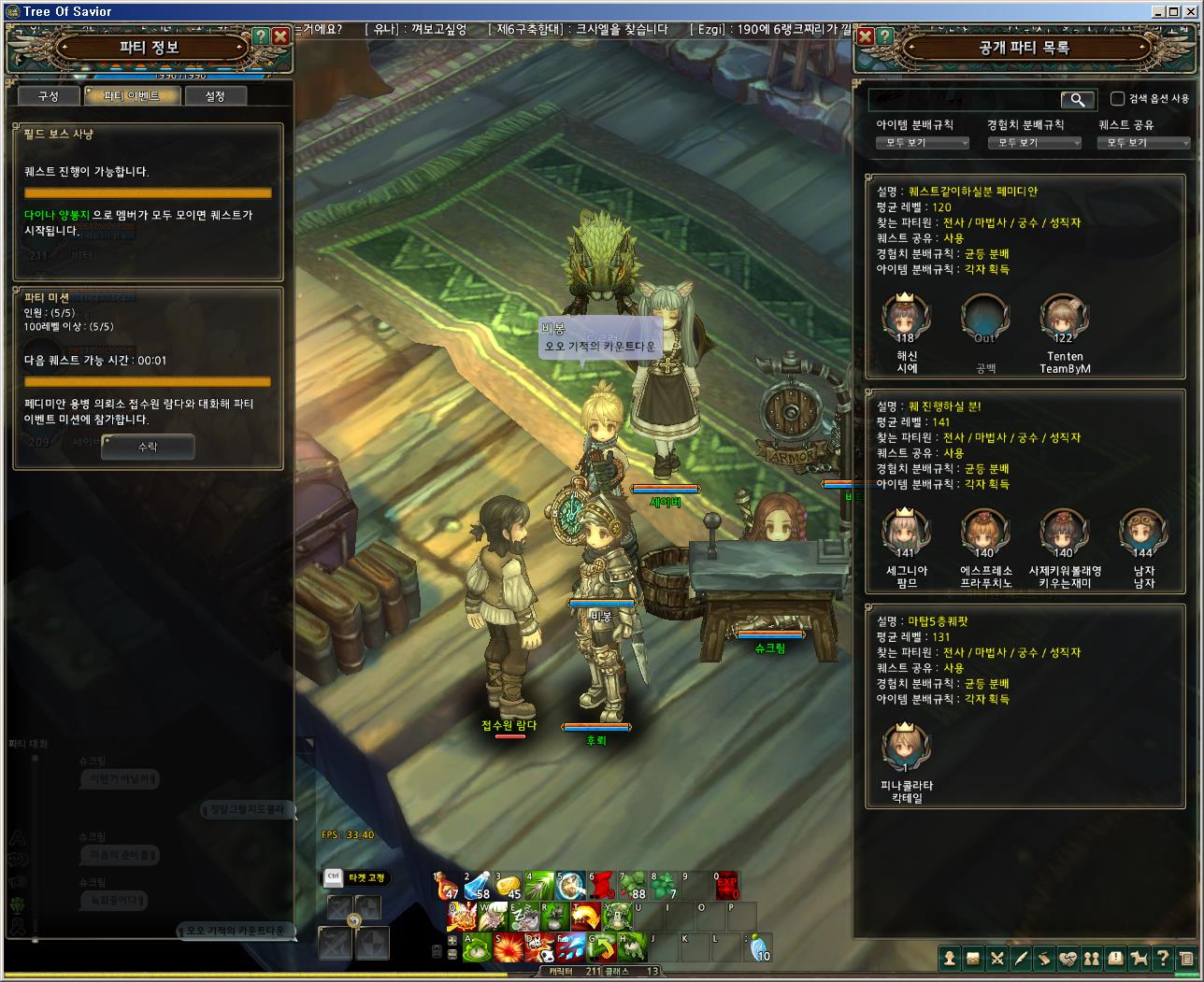
Task: Select party member Tenten TeamByM portrait
Action: click(x=1064, y=320)
